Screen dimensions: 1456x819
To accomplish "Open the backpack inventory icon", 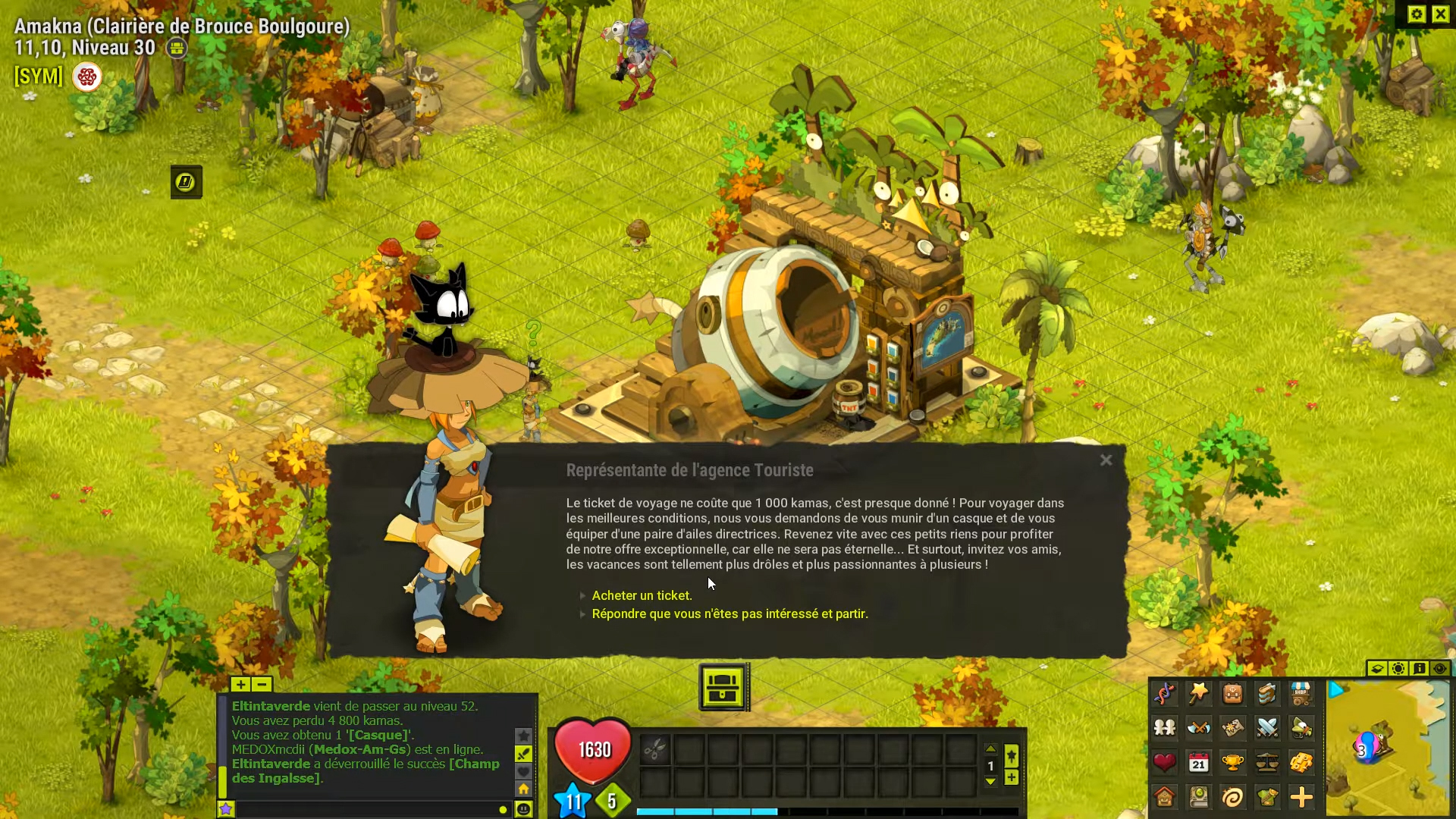I will click(x=1234, y=694).
